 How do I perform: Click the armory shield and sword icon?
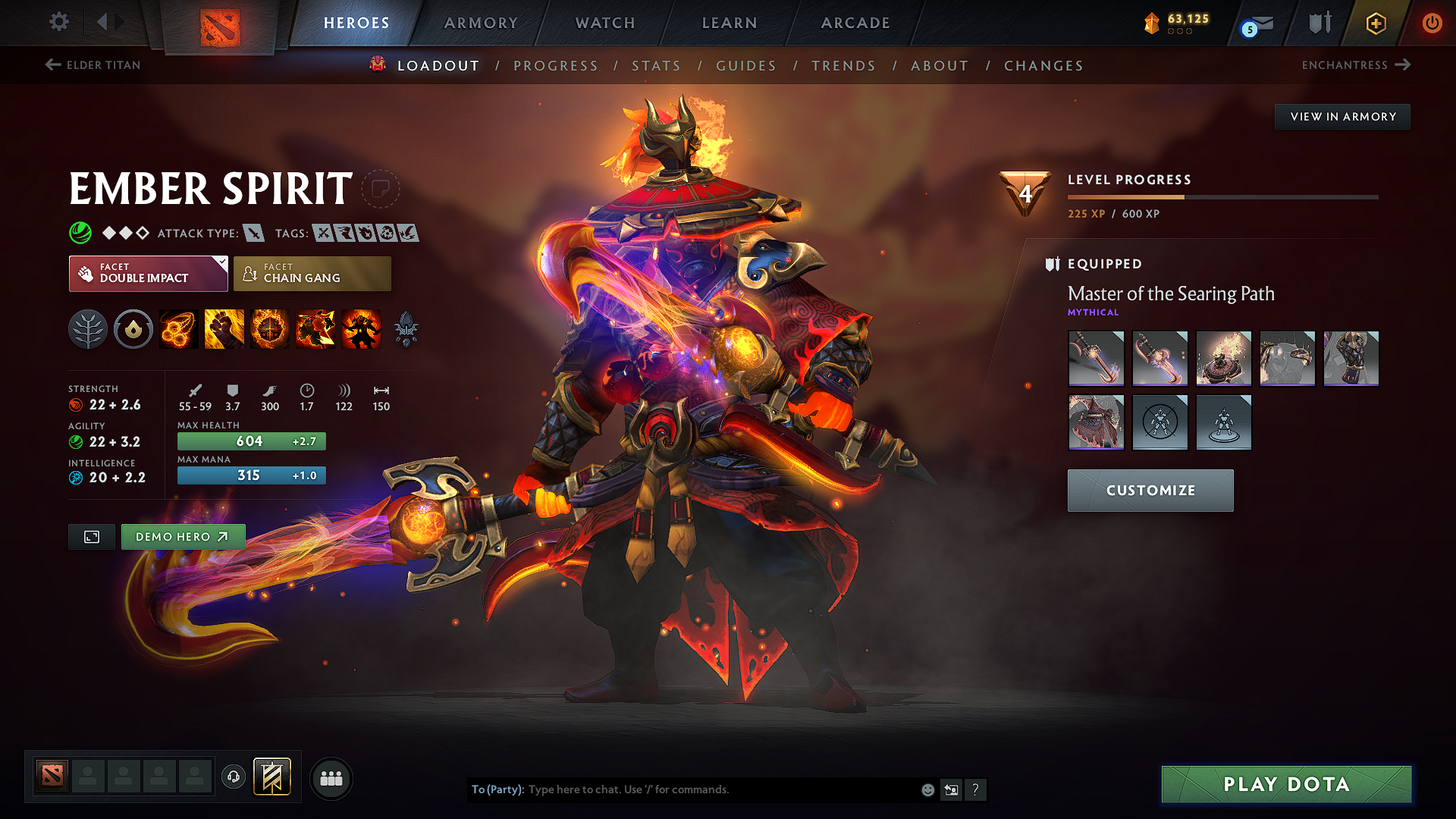(x=1318, y=23)
